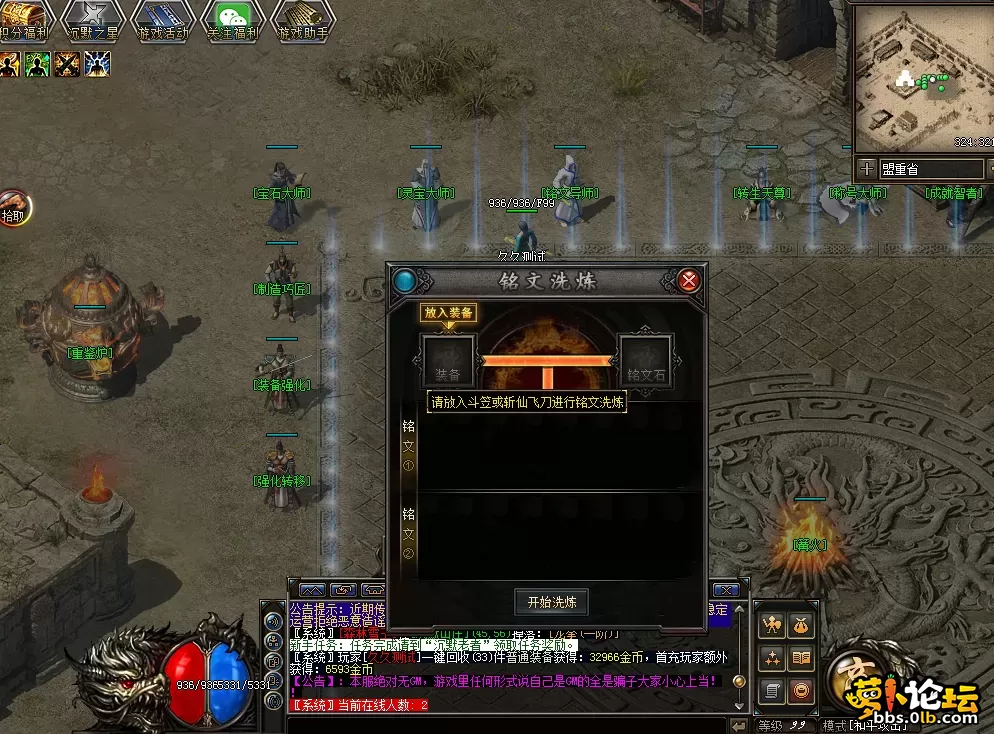Start refining with 开始洗炼 button

pos(551,602)
